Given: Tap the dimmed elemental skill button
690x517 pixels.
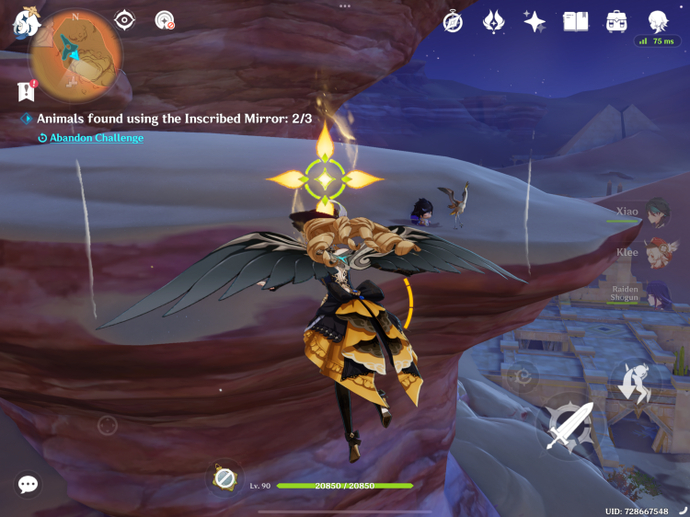Looking at the screenshot, I should click(x=520, y=377).
